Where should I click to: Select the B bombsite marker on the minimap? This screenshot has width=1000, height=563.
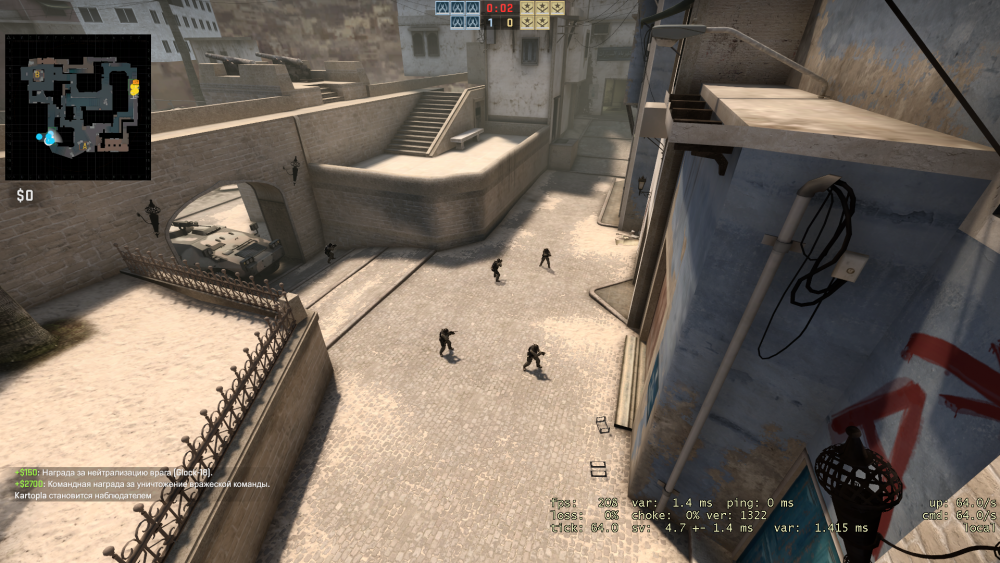click(38, 73)
